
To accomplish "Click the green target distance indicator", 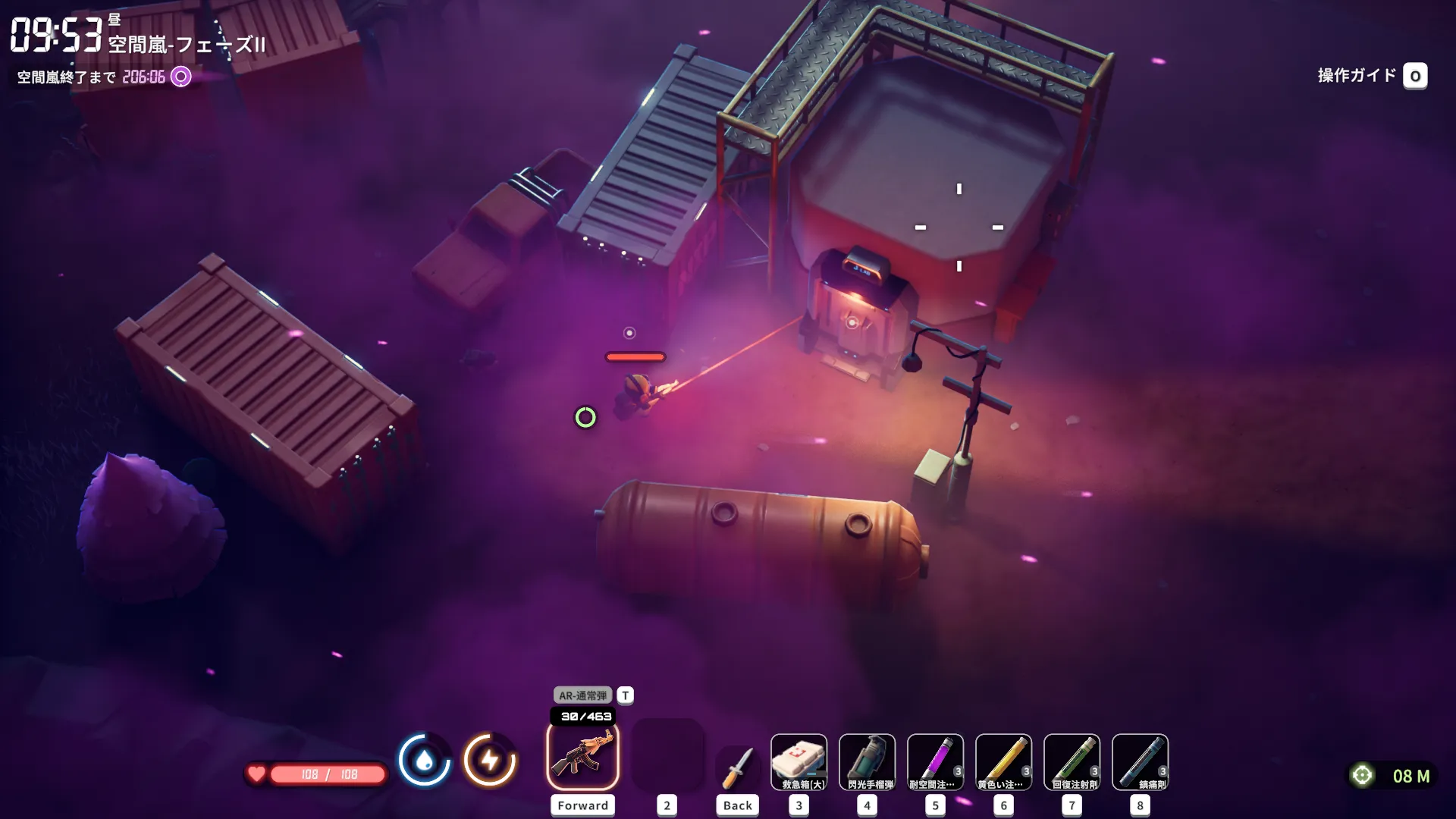I will (1392, 776).
